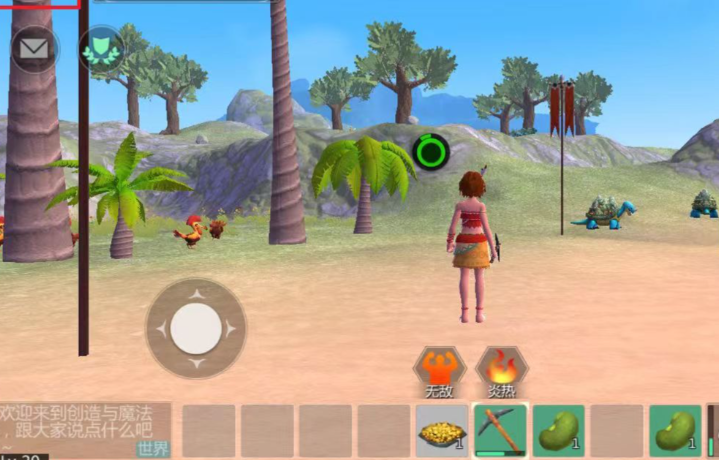This screenshot has height=460, width=719.
Task: Tap the virtual movement joystick center
Action: (196, 328)
